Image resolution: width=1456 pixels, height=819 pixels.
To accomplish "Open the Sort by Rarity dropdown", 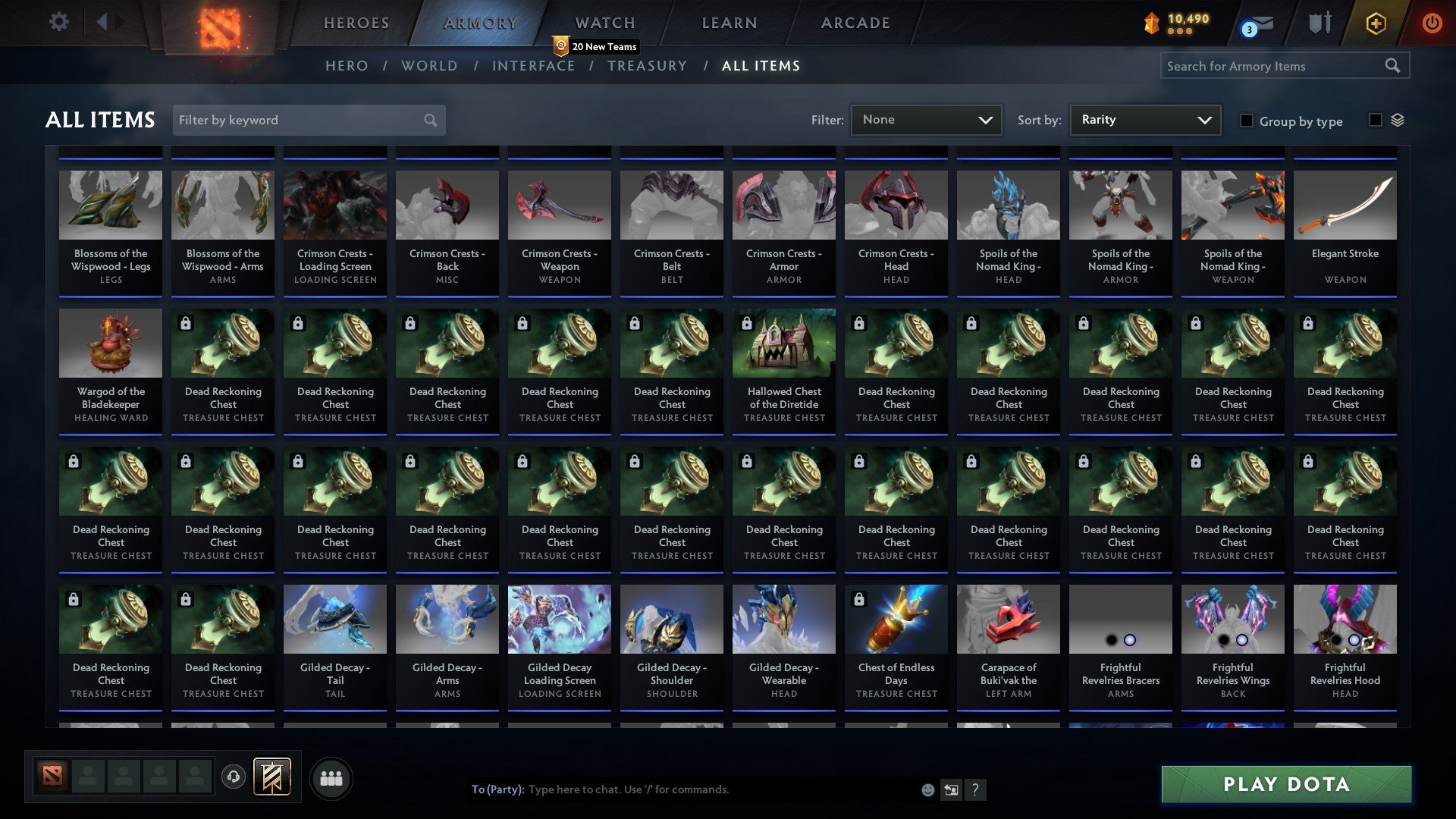I will (1144, 119).
